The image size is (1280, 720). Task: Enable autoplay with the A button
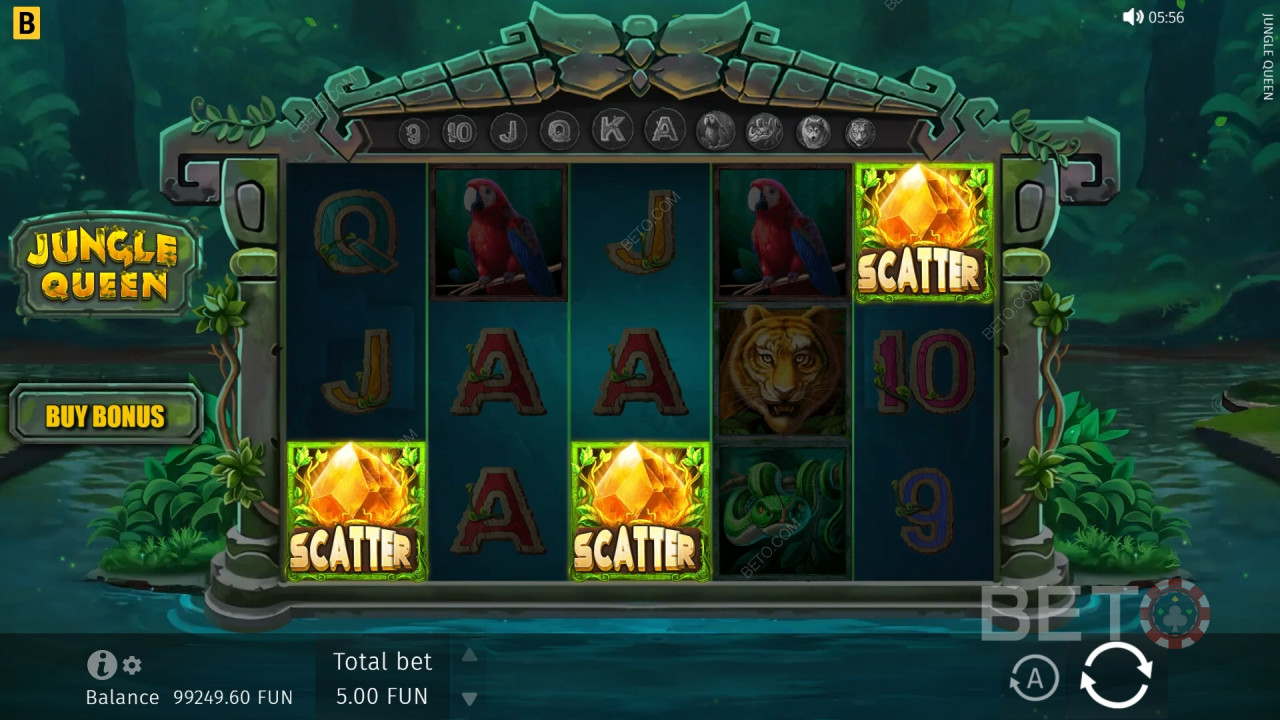coord(1034,679)
